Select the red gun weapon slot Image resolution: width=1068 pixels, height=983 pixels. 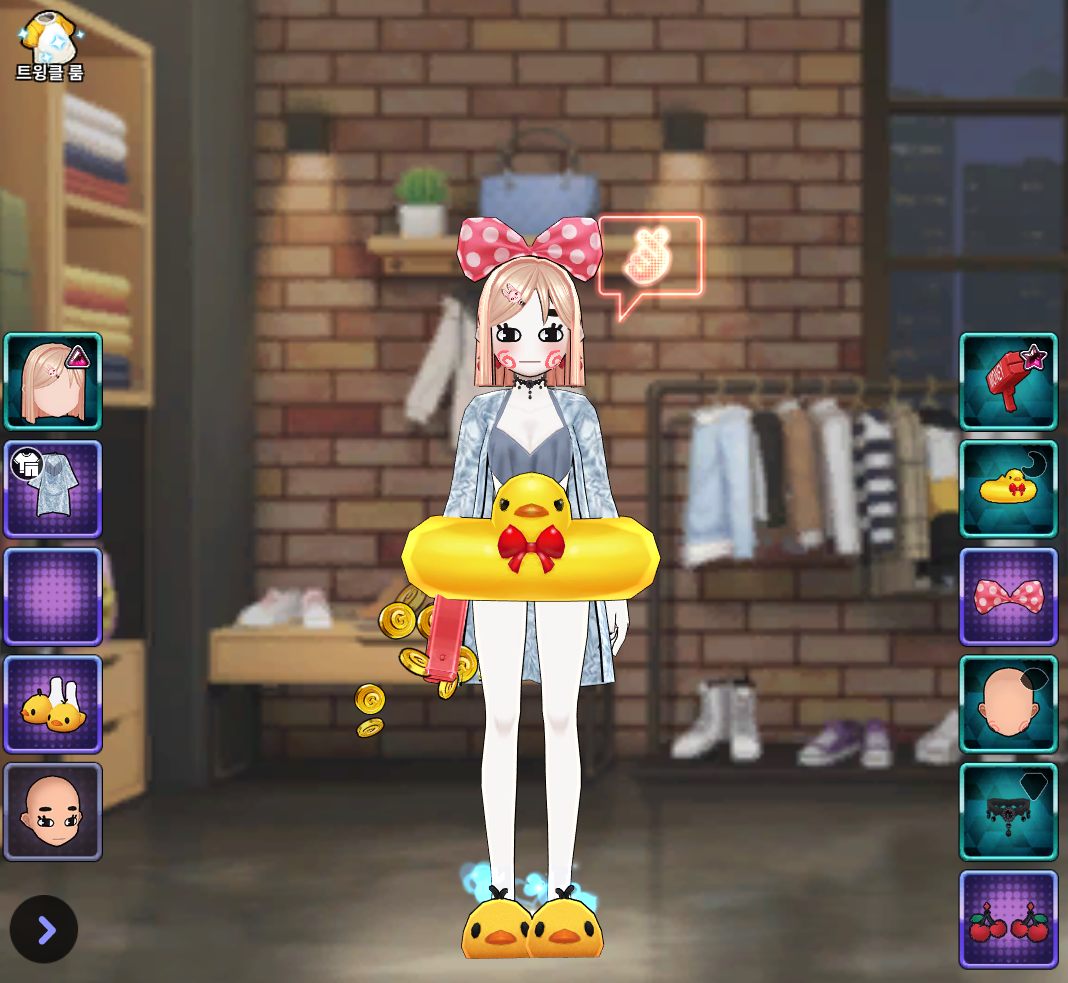[1008, 382]
